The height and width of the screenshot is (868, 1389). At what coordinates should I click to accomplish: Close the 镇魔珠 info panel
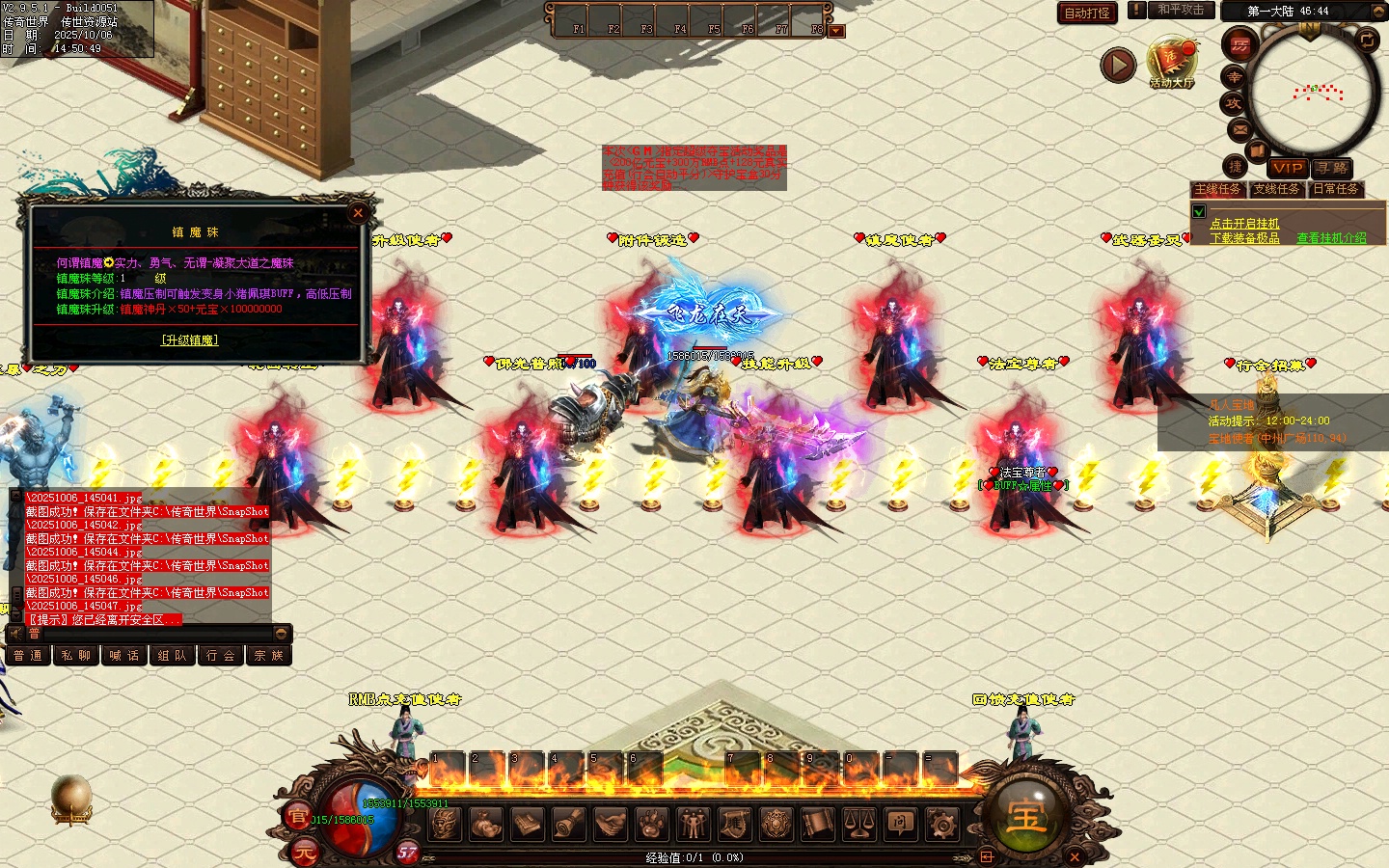click(358, 213)
